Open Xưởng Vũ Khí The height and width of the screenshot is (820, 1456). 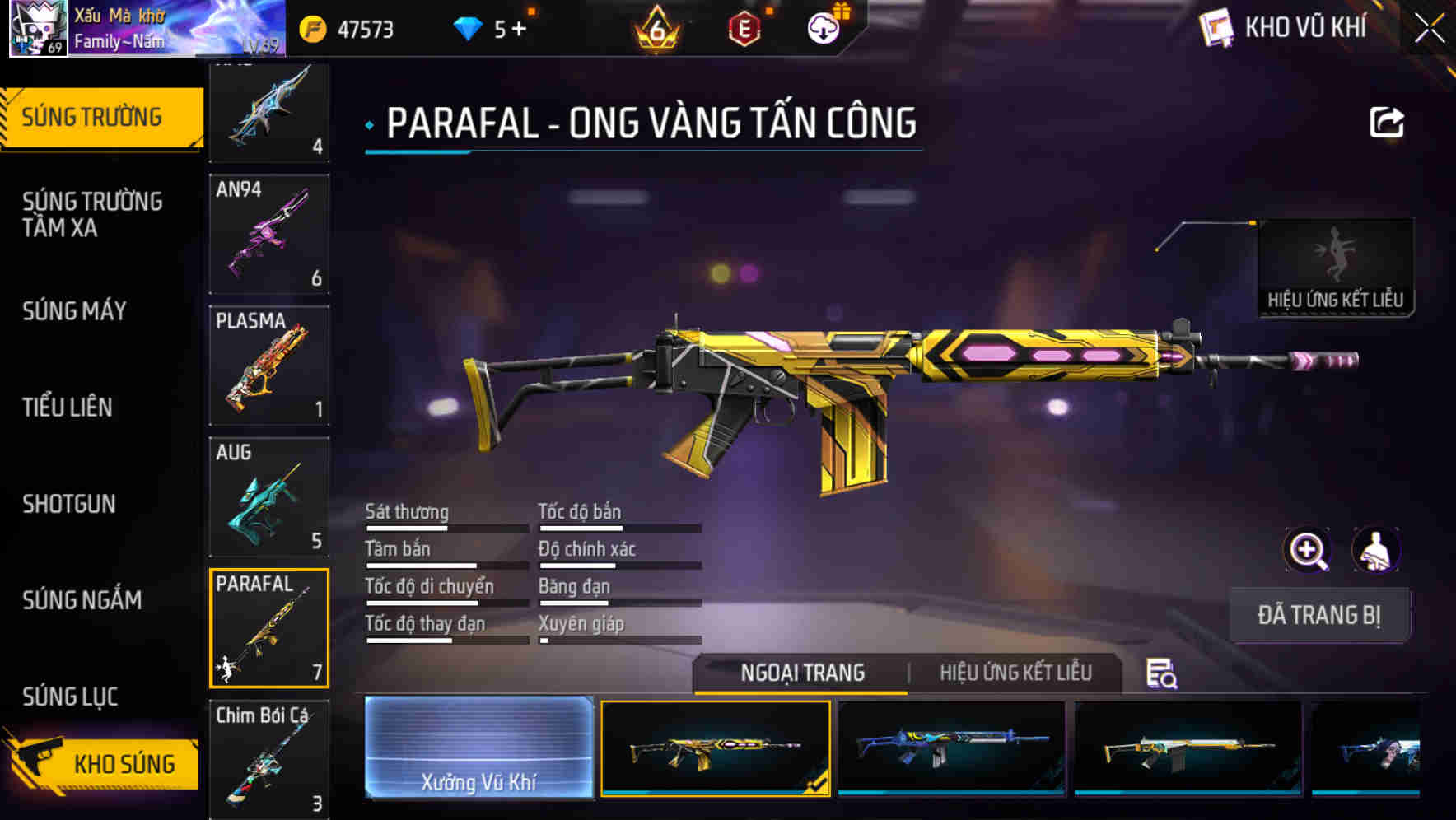click(x=478, y=749)
